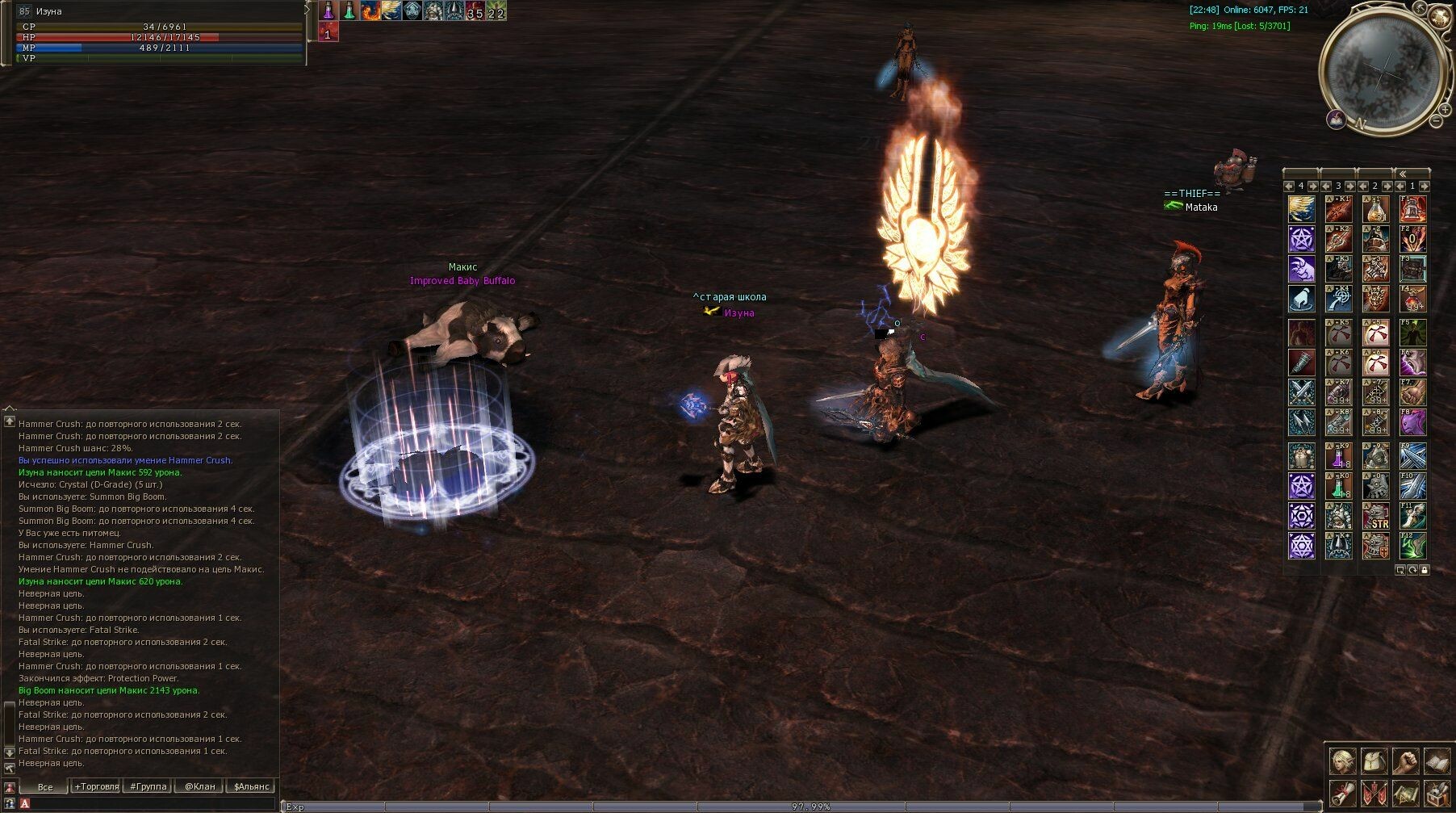The image size is (1456, 813).
Task: Open the actions fist icon
Action: coord(1406,761)
